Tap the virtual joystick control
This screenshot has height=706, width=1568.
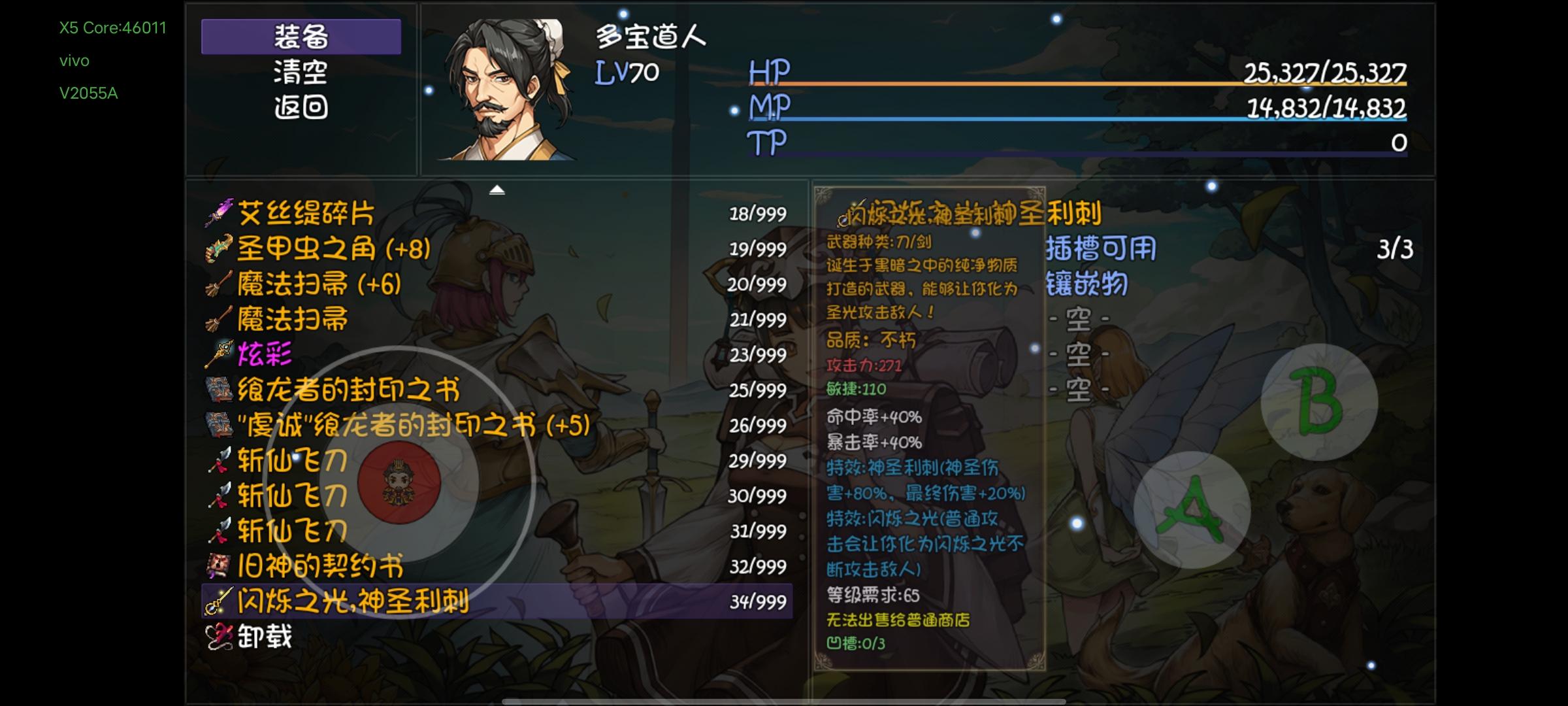pos(399,484)
